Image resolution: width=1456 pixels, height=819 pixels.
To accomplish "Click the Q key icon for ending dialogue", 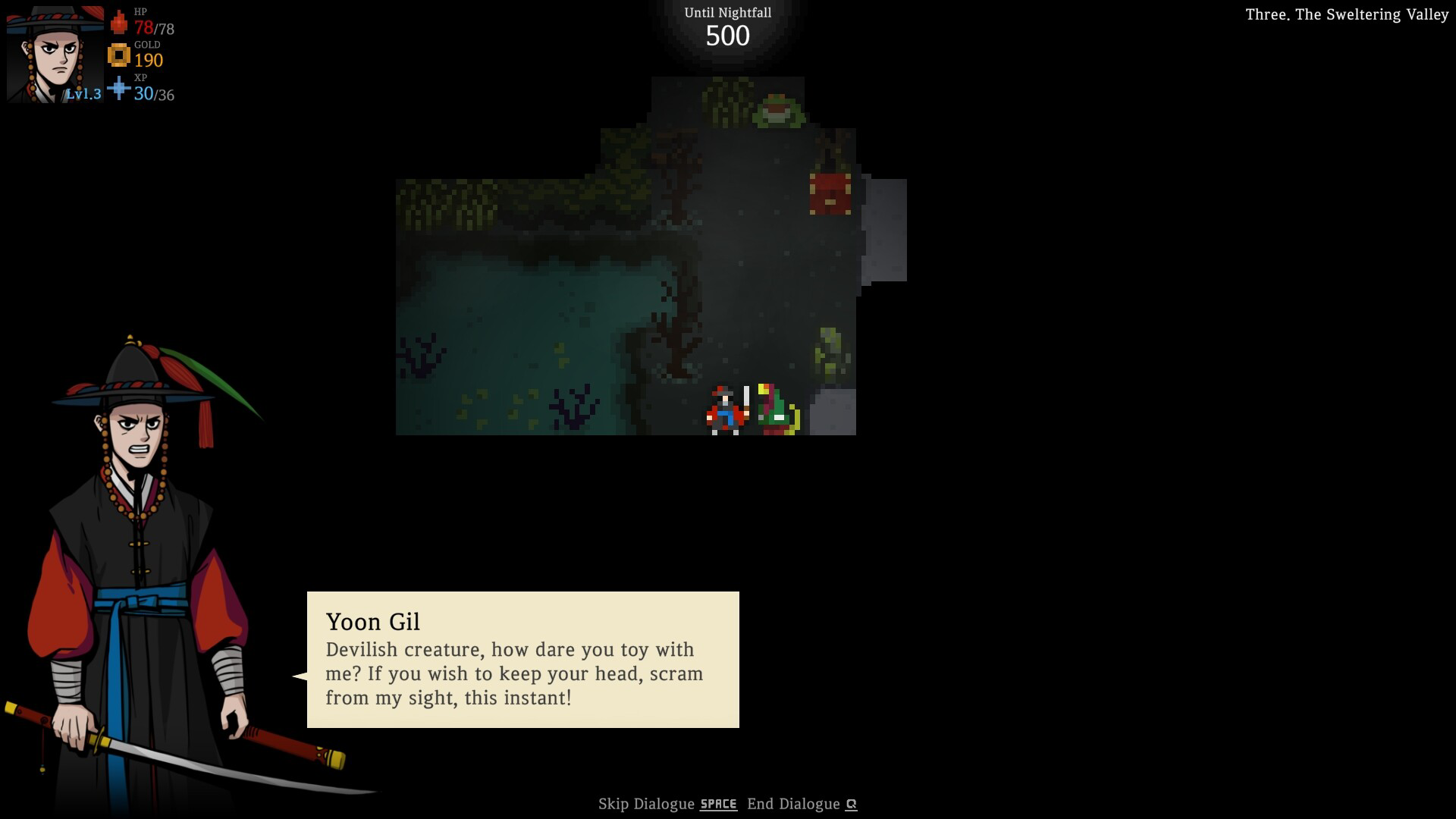I will coord(851,804).
